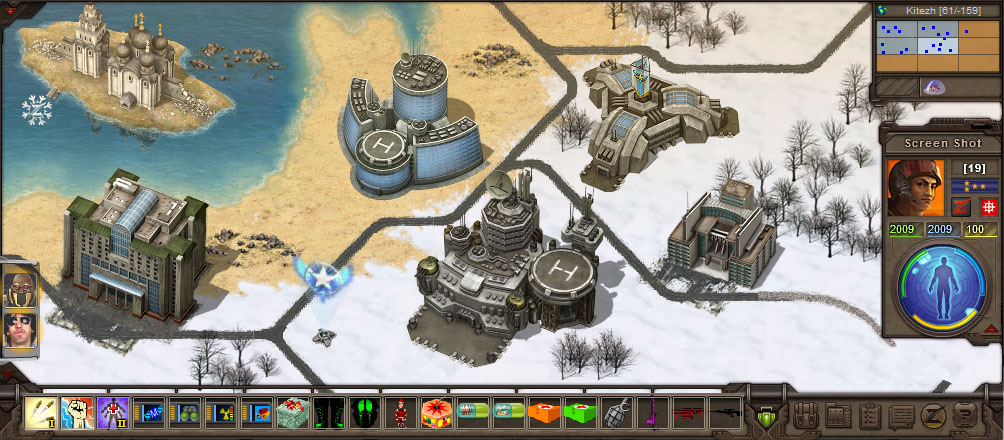The image size is (1004, 440).
Task: Use the orange medkit box
Action: click(x=543, y=412)
